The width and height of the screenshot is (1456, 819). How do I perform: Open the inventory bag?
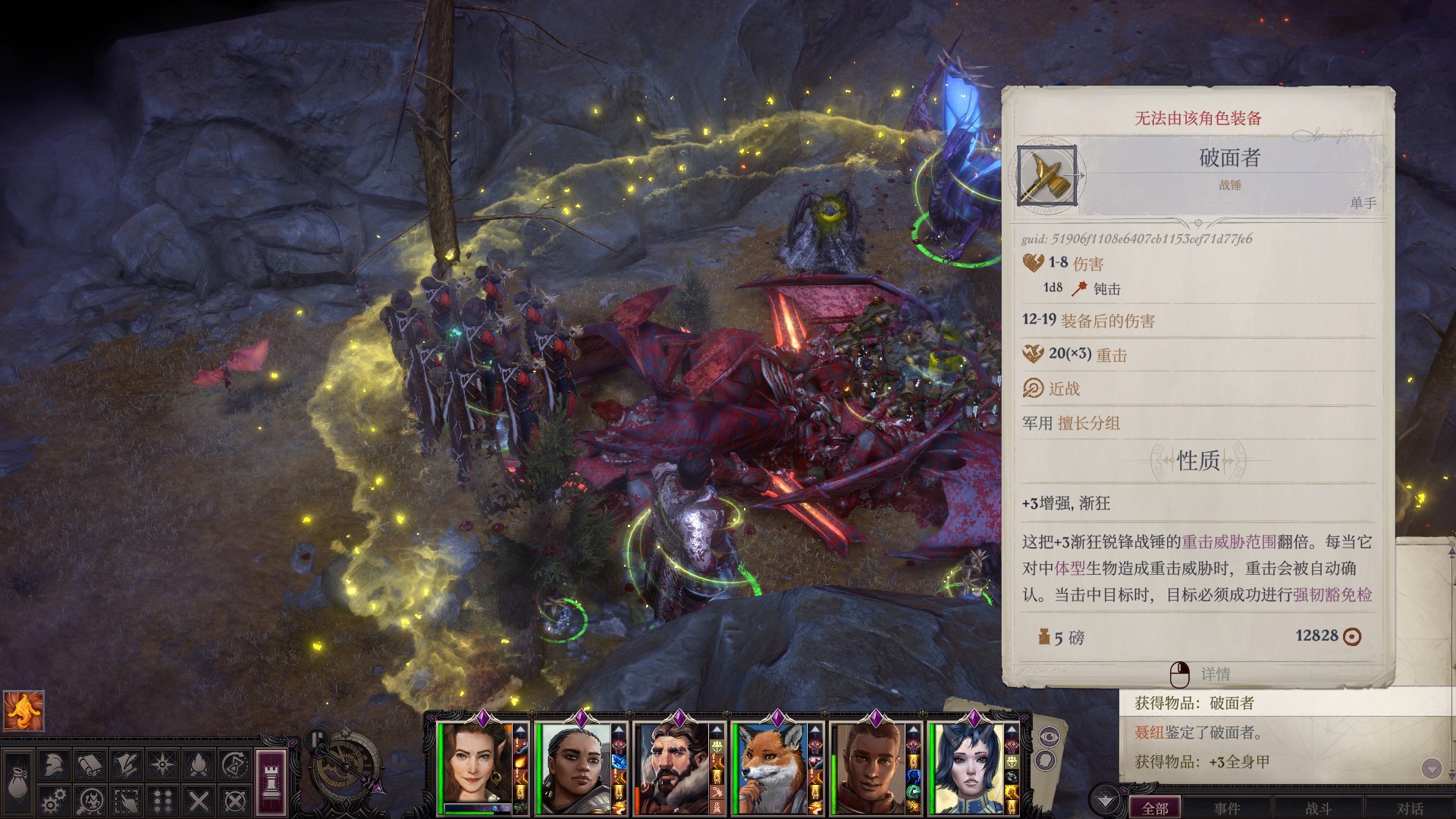[17, 783]
